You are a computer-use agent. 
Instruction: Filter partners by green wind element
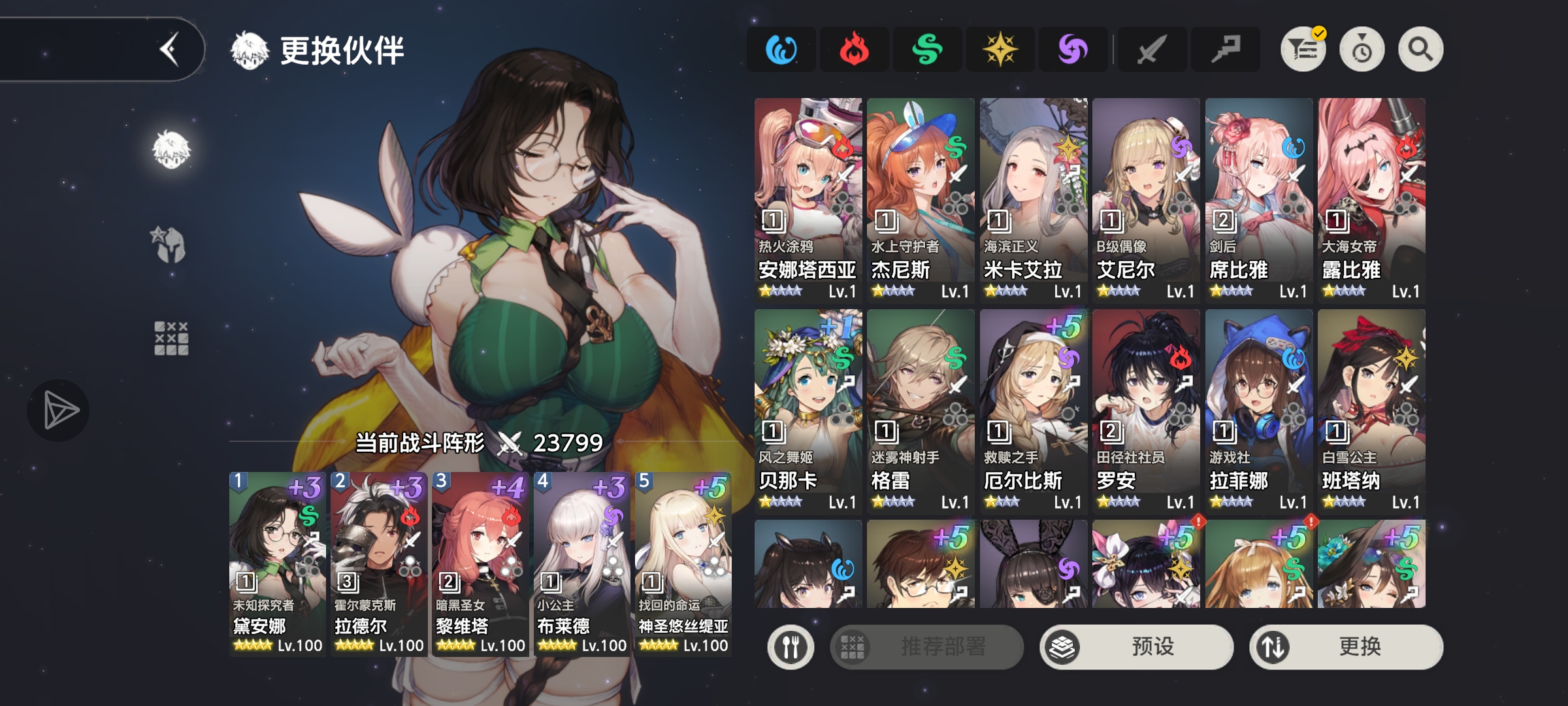[x=927, y=50]
